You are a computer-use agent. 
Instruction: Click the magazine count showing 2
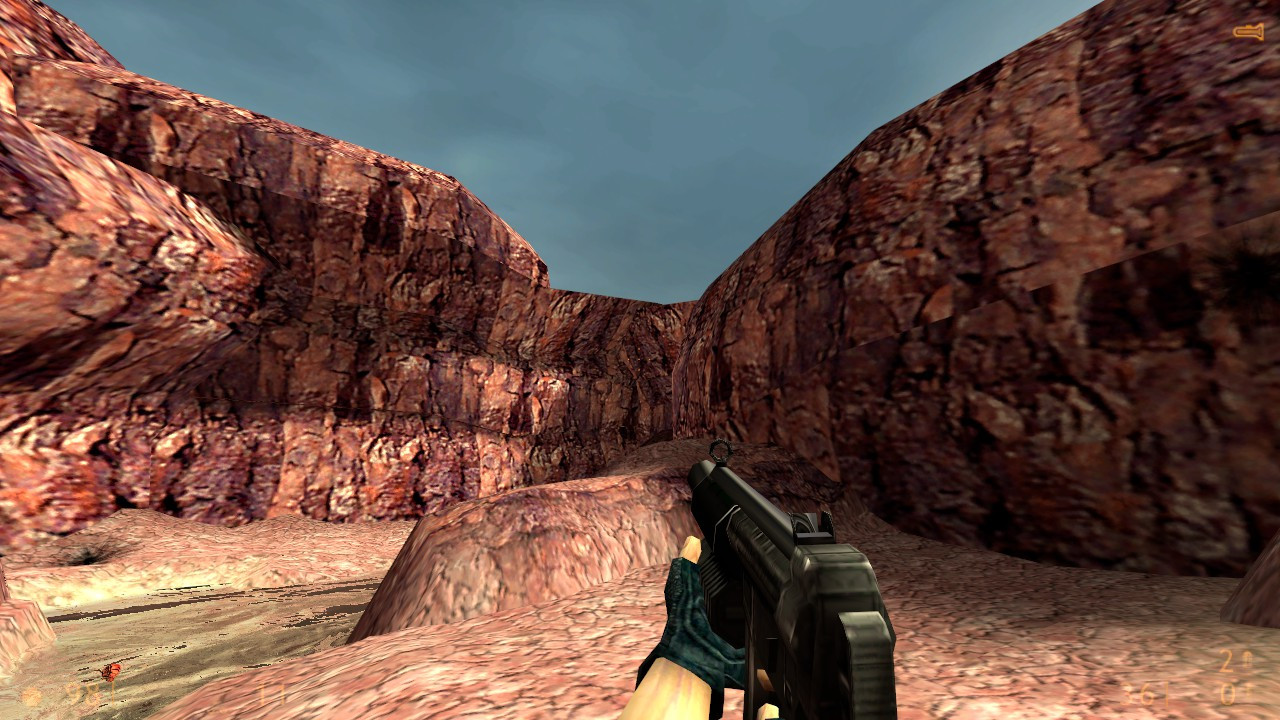(x=1228, y=662)
